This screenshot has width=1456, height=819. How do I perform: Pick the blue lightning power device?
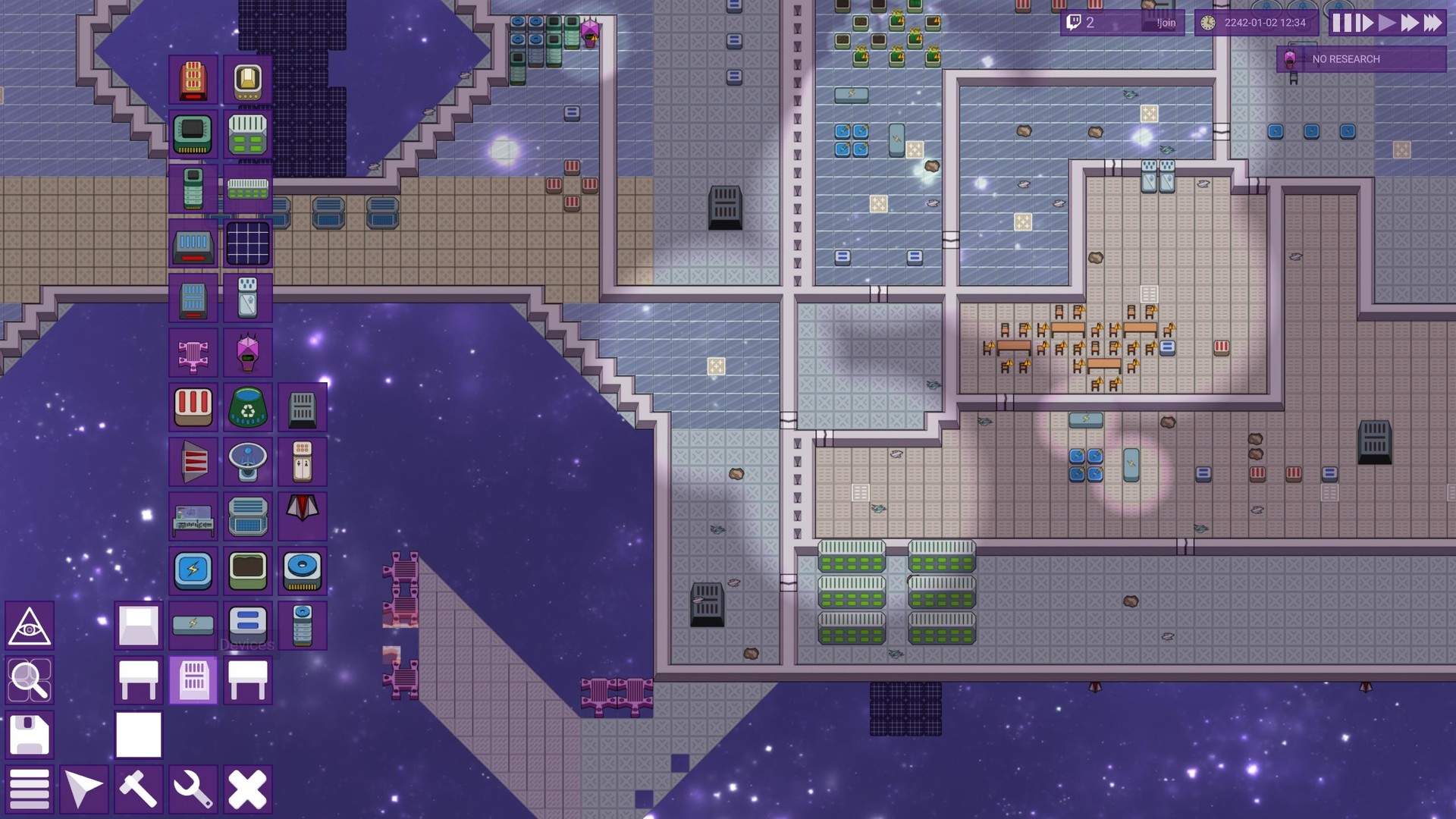pos(193,571)
